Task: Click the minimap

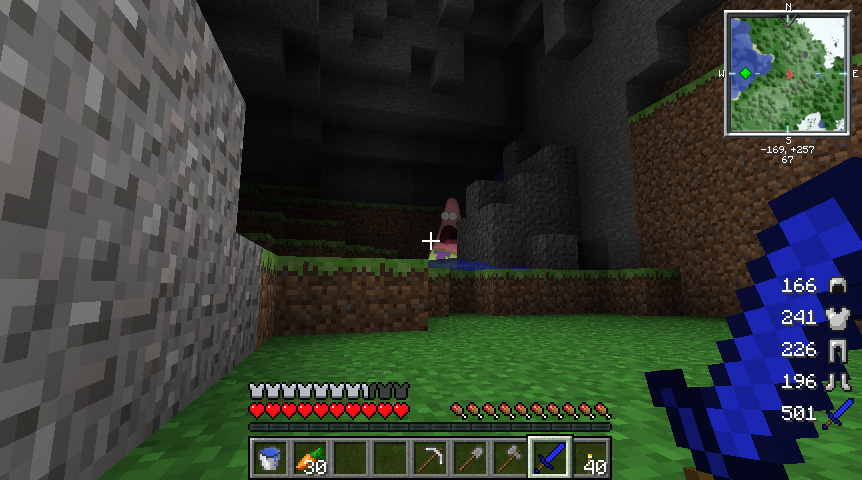Action: (x=788, y=73)
